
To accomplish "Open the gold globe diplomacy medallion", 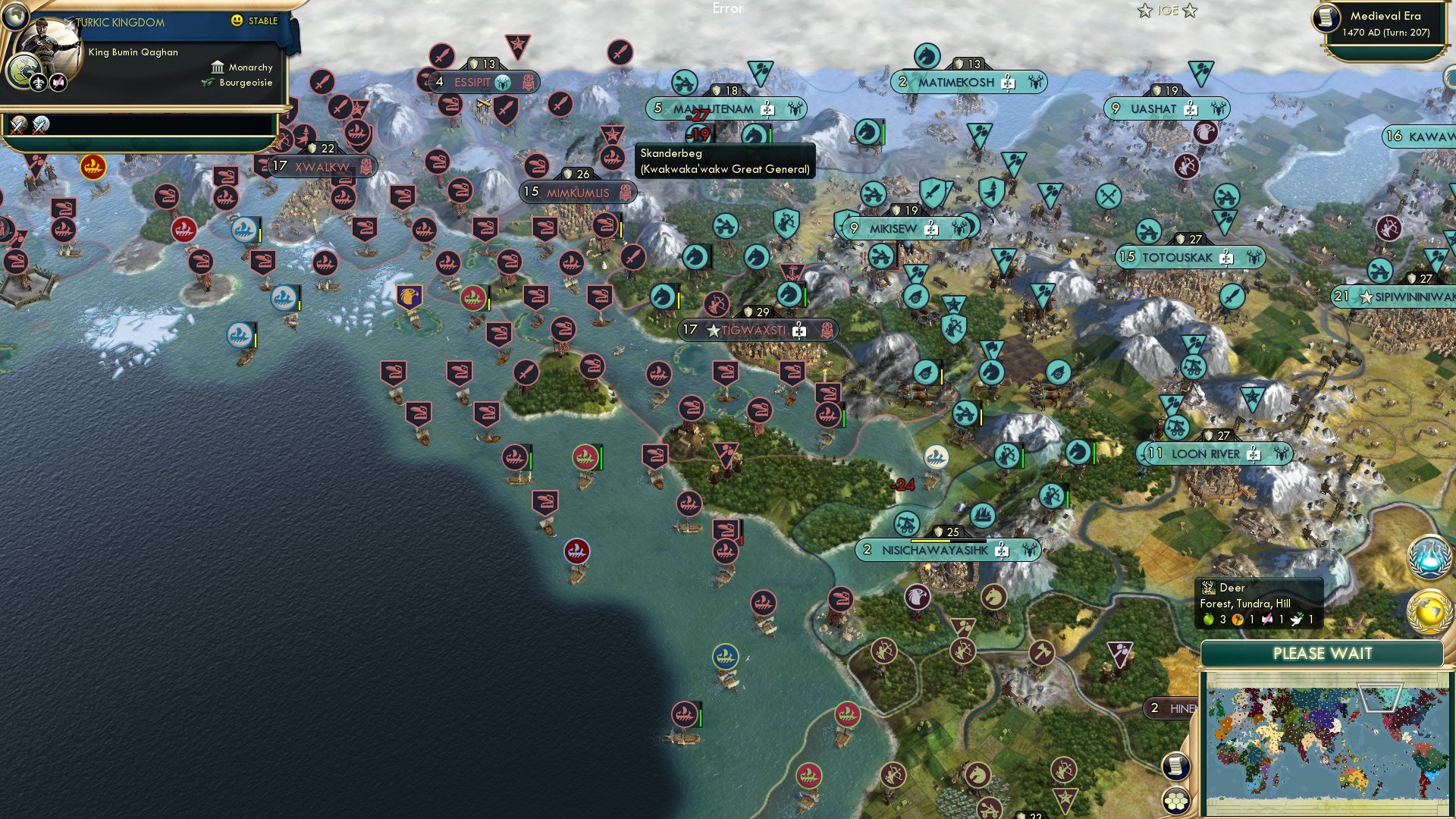I will [x=1429, y=611].
